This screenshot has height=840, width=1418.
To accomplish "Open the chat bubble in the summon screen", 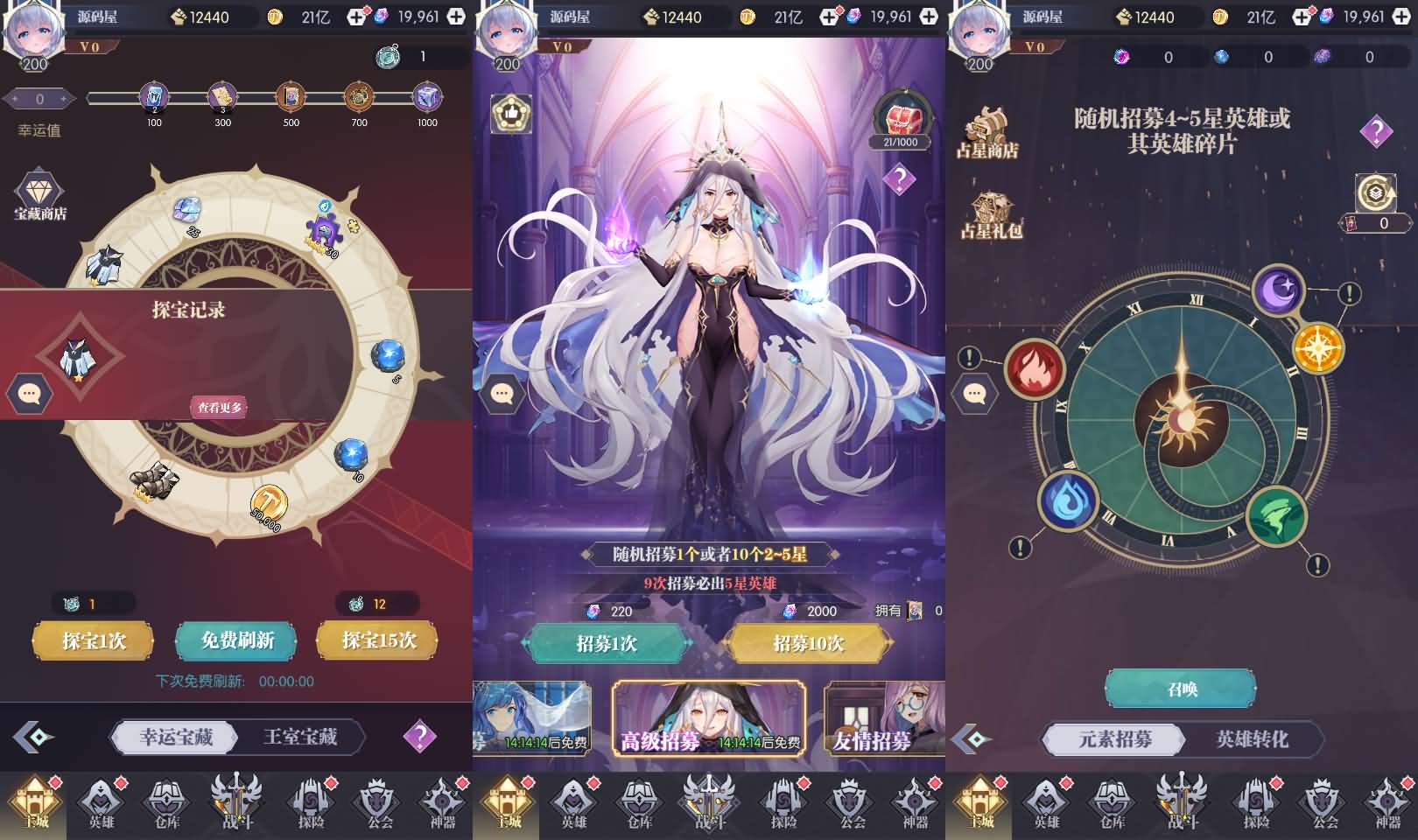I will coord(502,393).
